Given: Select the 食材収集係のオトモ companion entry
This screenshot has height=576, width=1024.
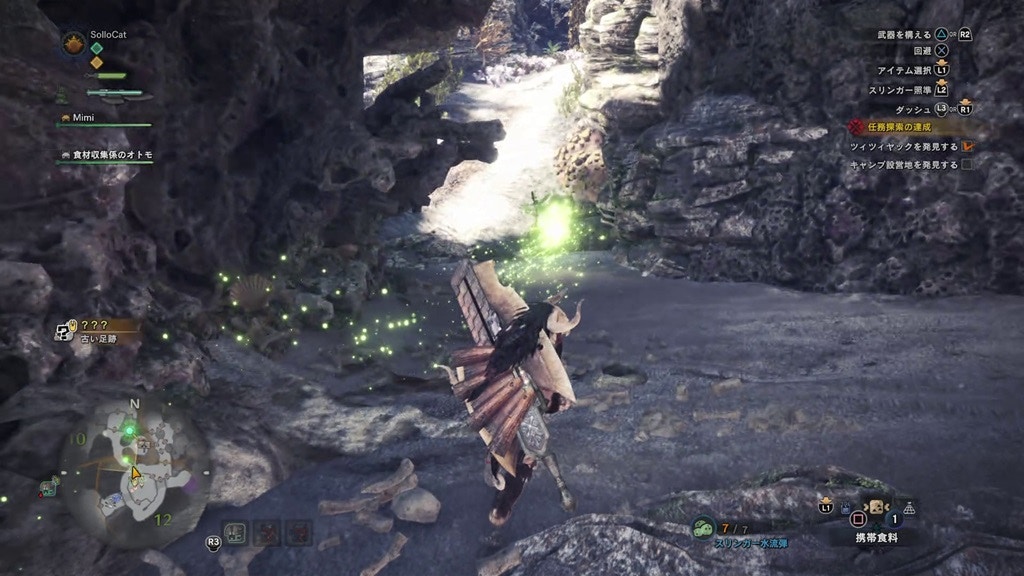Looking at the screenshot, I should 112,155.
